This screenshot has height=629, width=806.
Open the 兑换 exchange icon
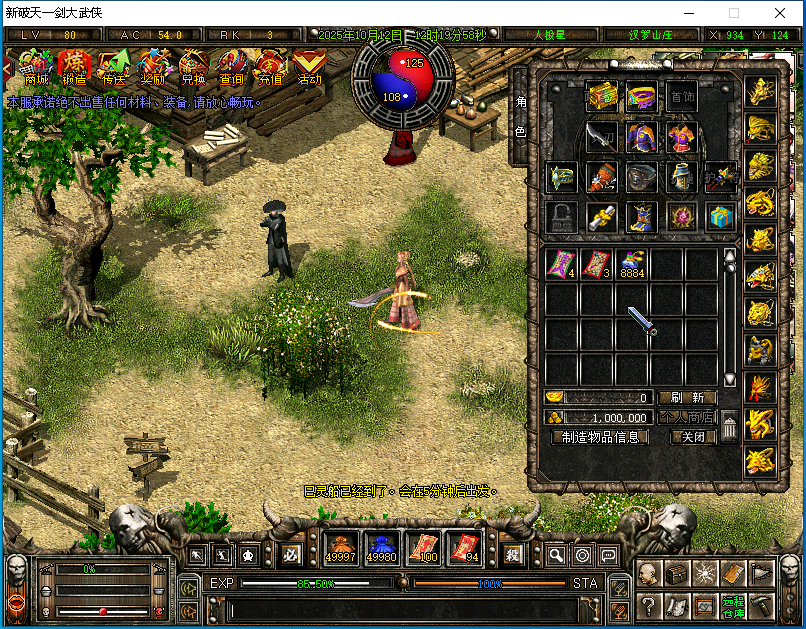[192, 68]
